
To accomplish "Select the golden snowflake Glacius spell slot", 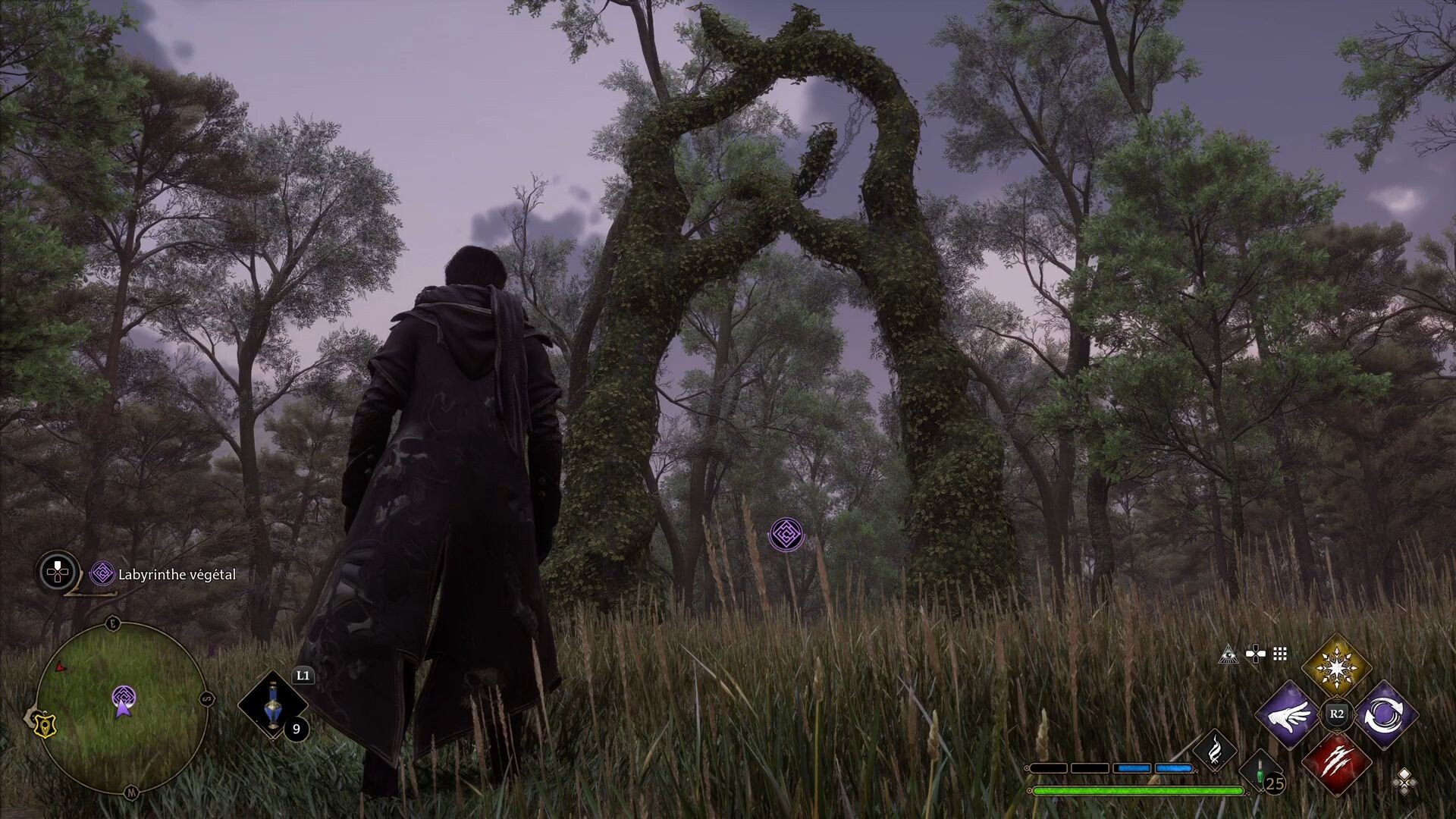I will 1336,666.
